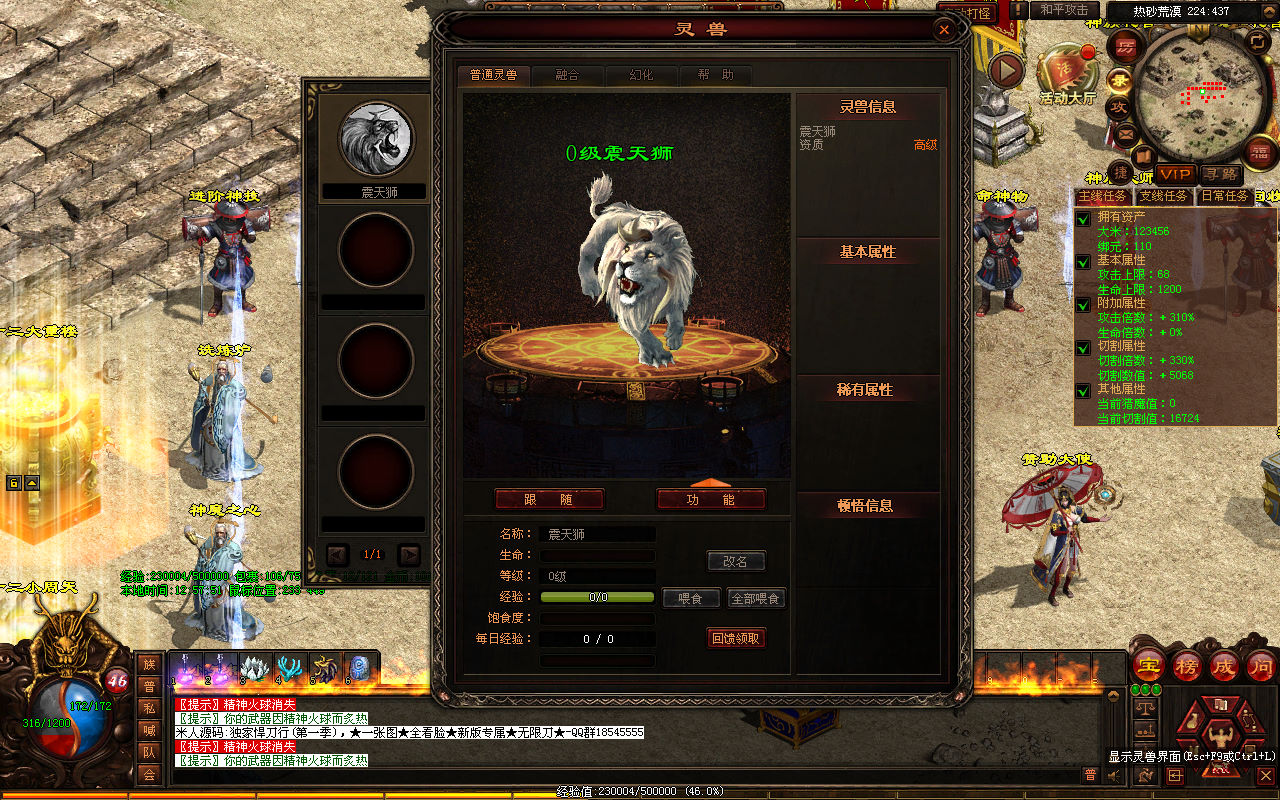Close the 灵兽 spirit beast window
The image size is (1280, 800).
pos(944,30)
